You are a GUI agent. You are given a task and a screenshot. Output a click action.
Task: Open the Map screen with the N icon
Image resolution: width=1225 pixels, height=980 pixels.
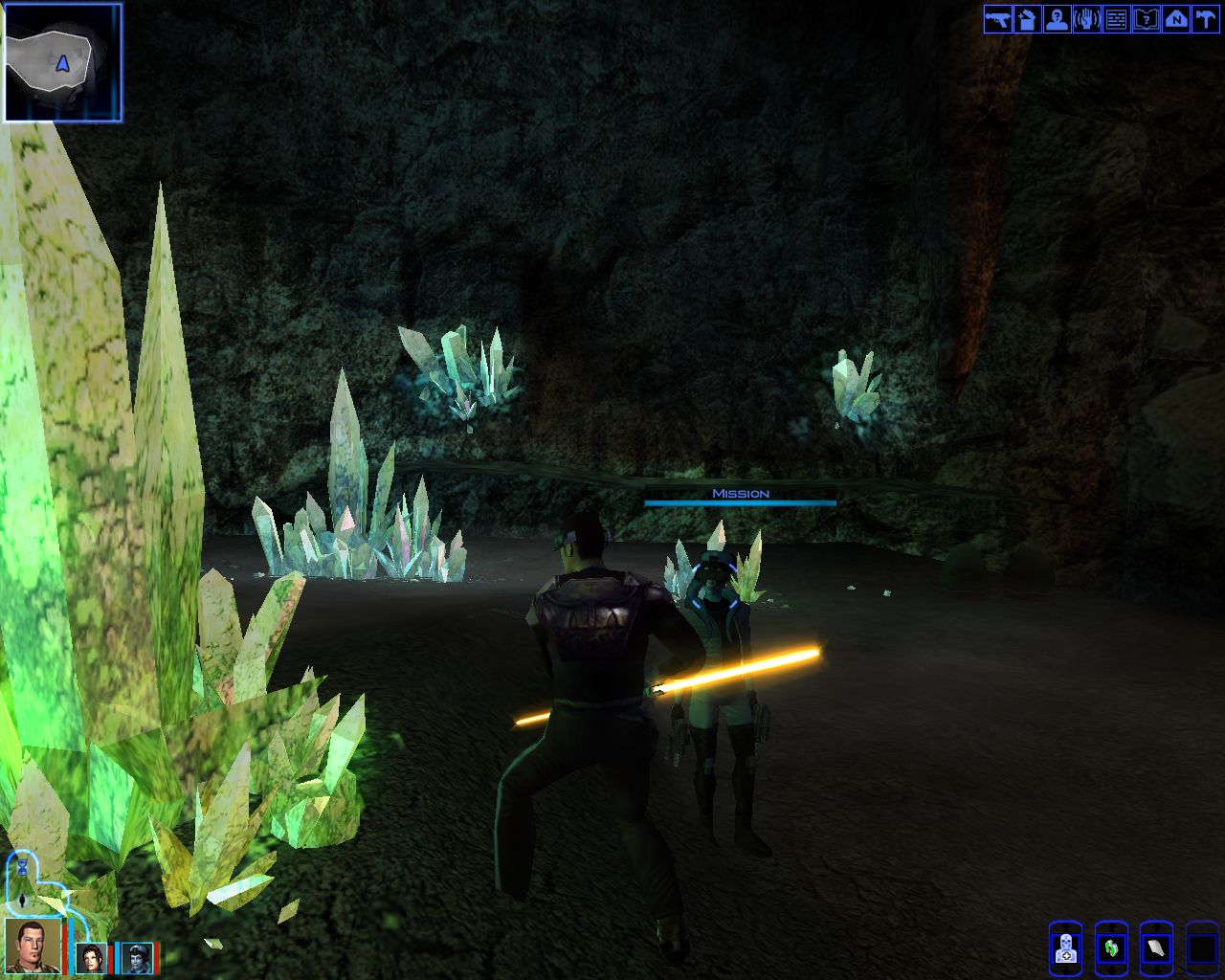(x=1175, y=19)
